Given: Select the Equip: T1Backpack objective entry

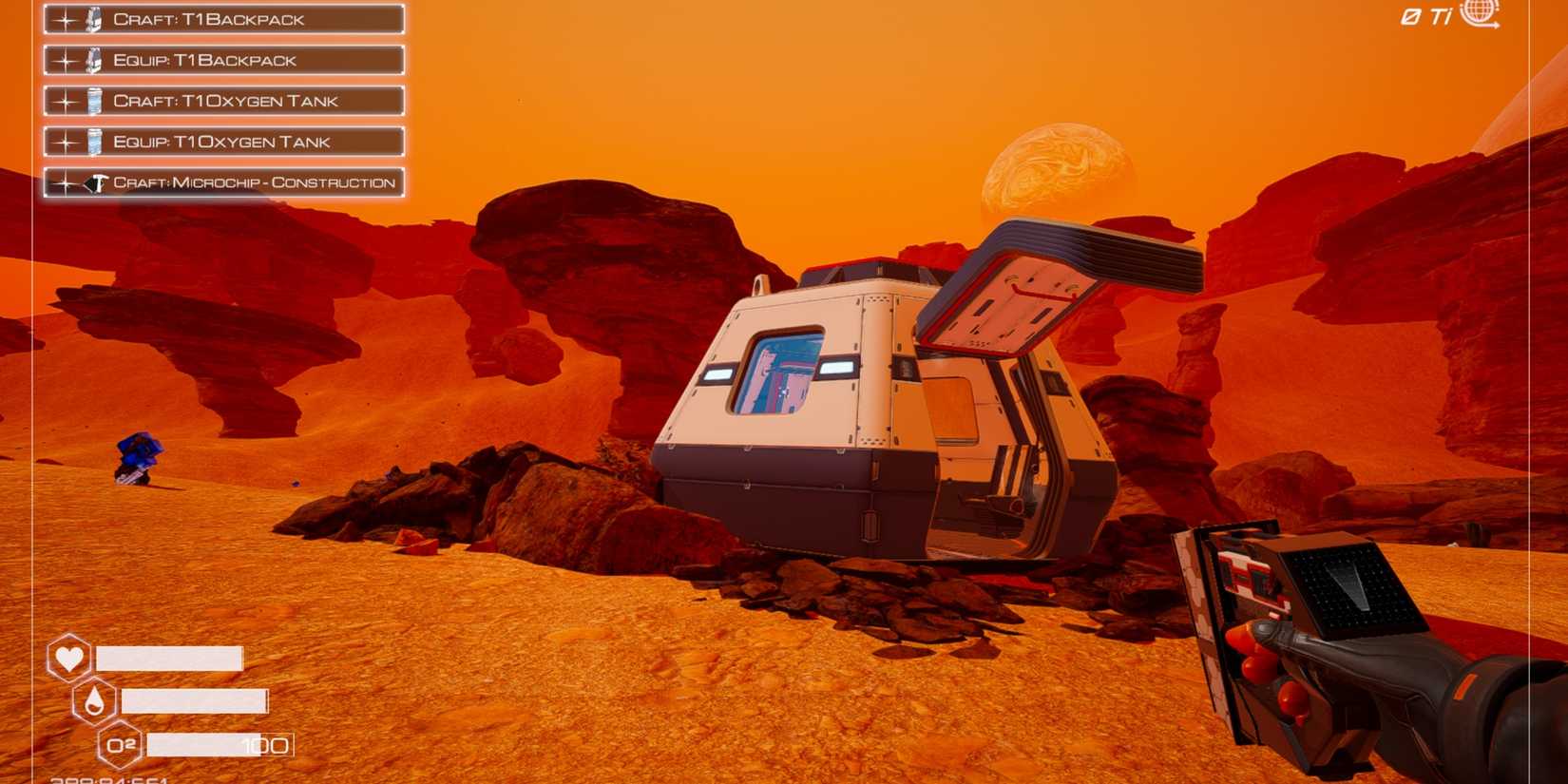Looking at the screenshot, I should (x=223, y=59).
